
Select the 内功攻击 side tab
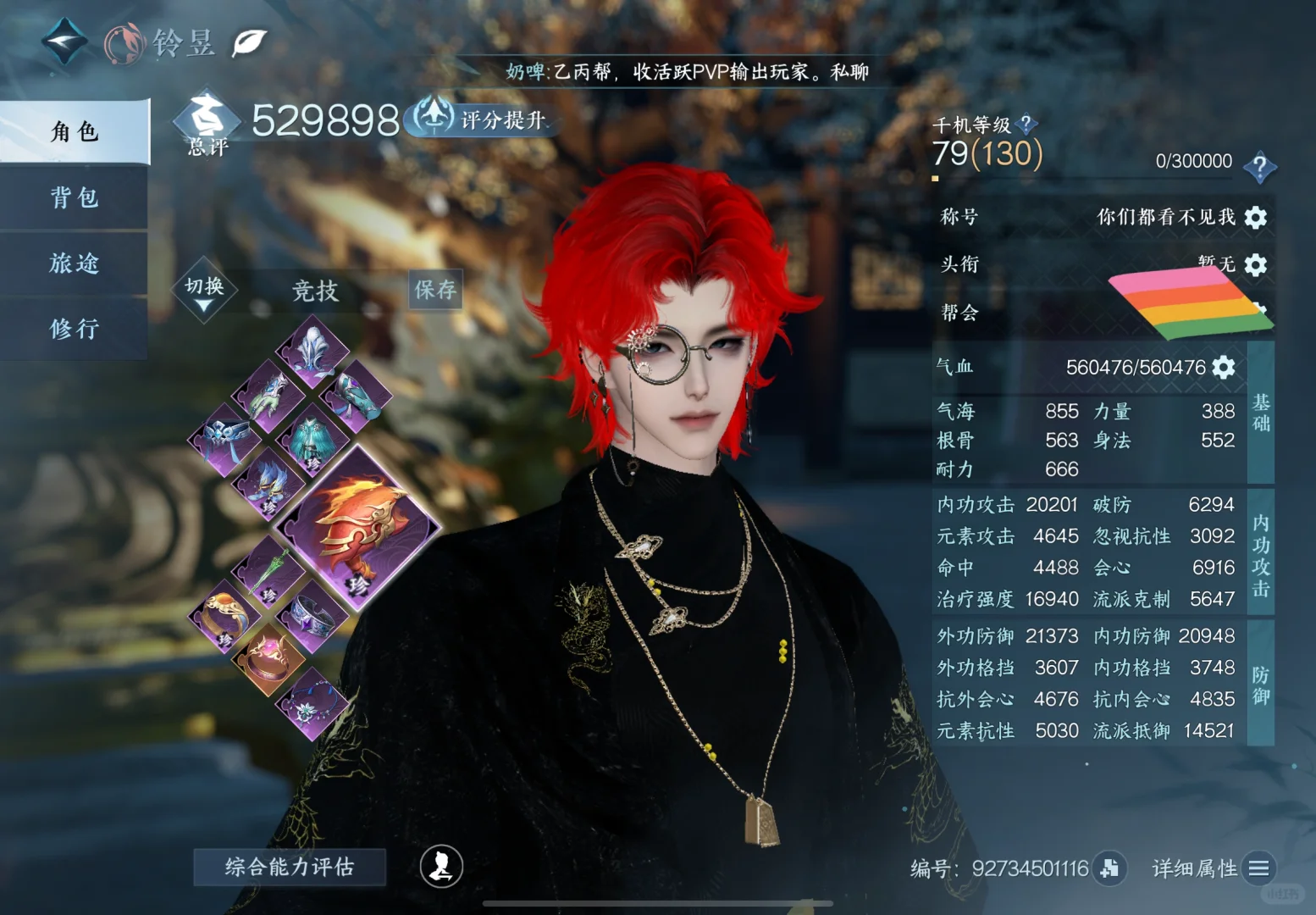pyautogui.click(x=1260, y=554)
